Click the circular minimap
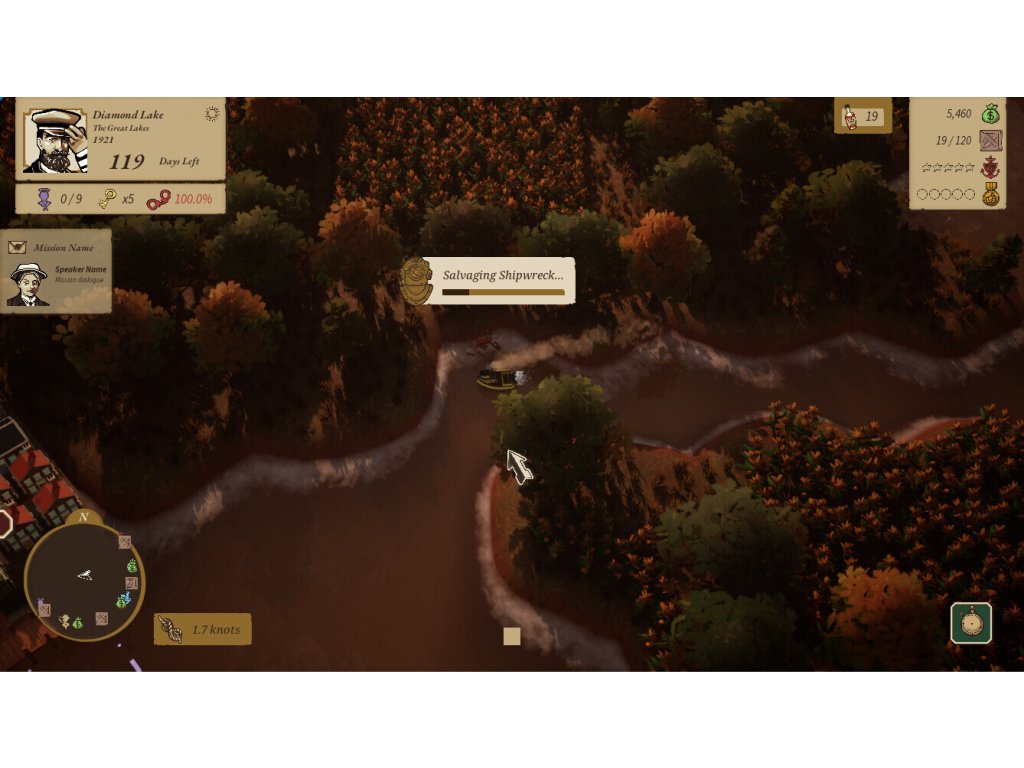Viewport: 1024px width, 768px height. pyautogui.click(x=84, y=581)
